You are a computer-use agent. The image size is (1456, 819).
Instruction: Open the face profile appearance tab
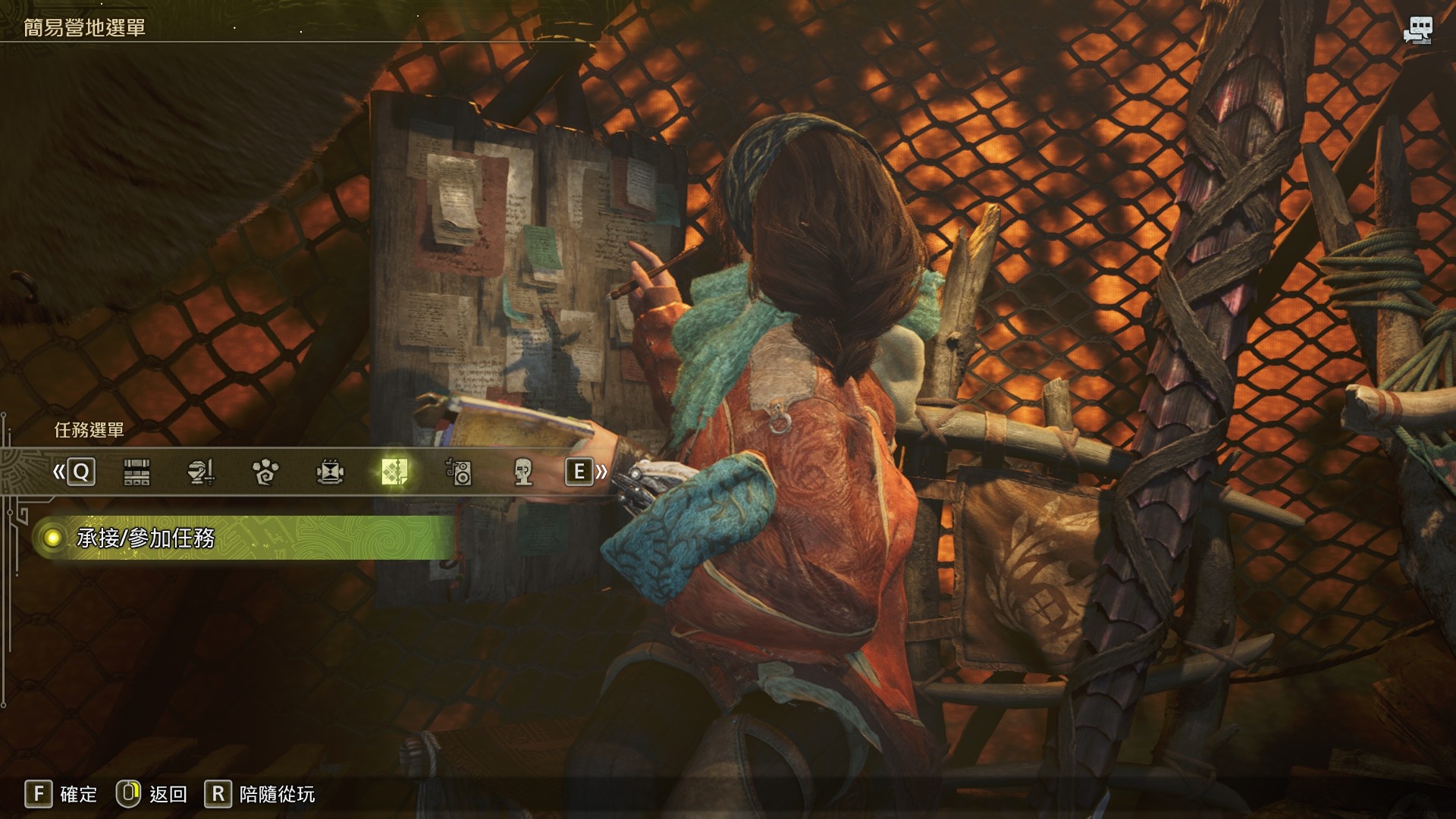tap(522, 472)
